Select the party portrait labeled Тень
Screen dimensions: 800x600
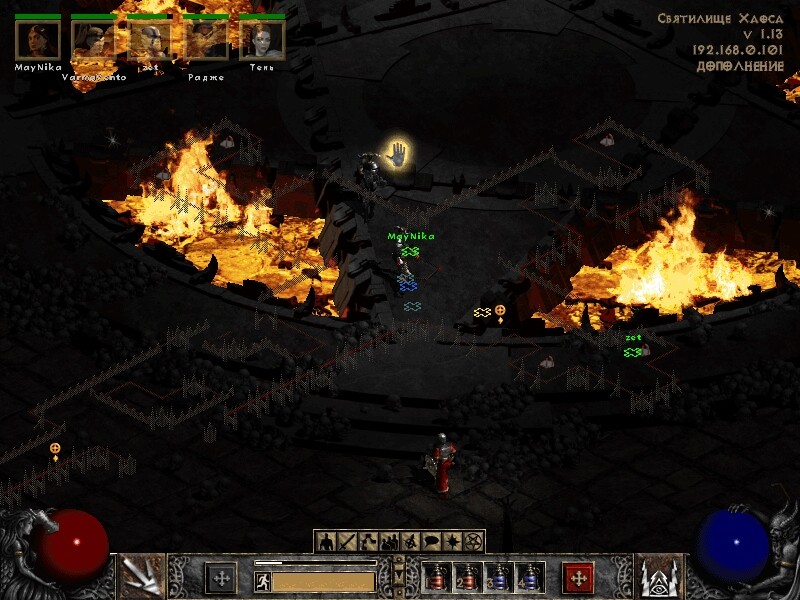[x=262, y=40]
